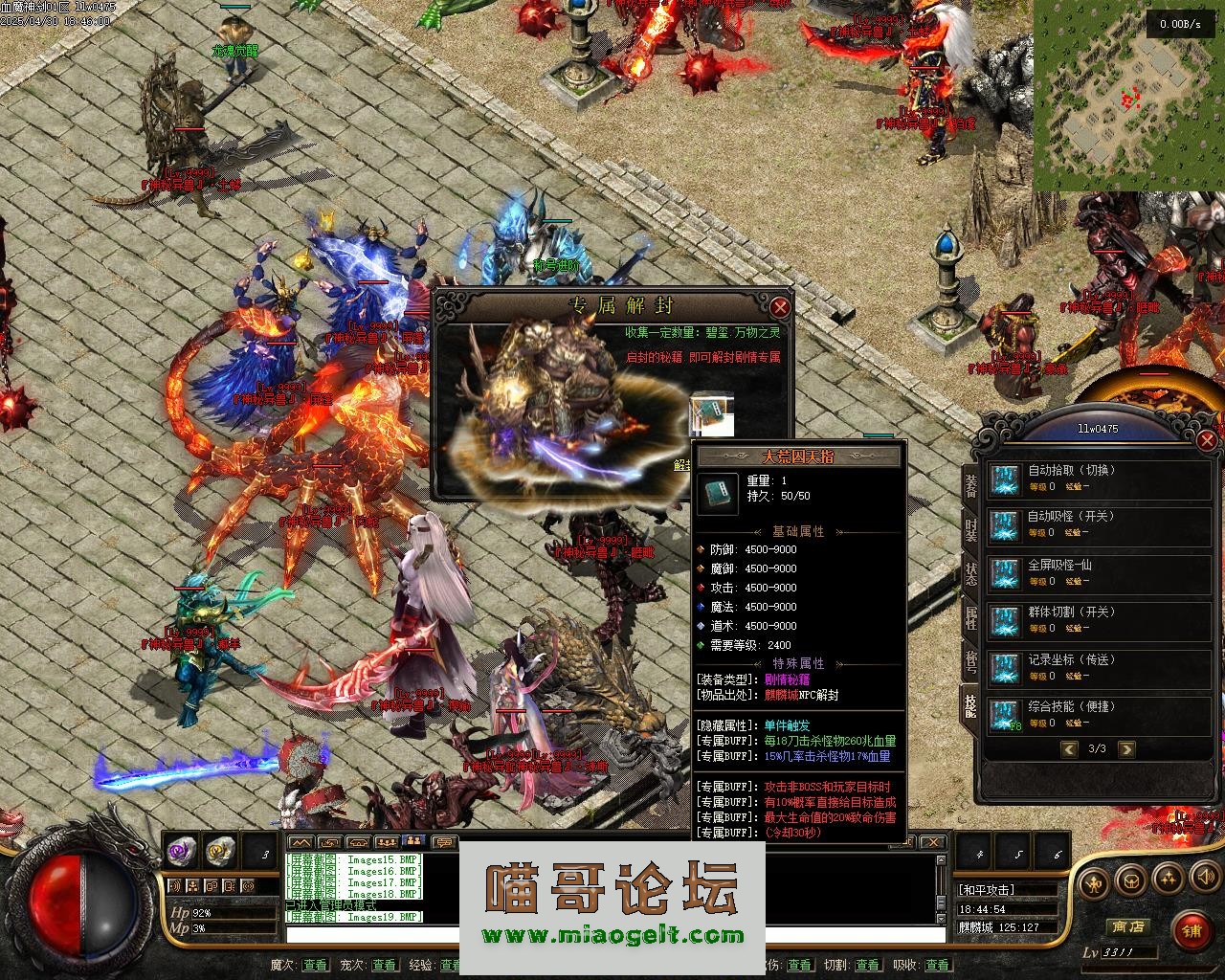
Task: Go to previous skill page
Action: point(1069,749)
